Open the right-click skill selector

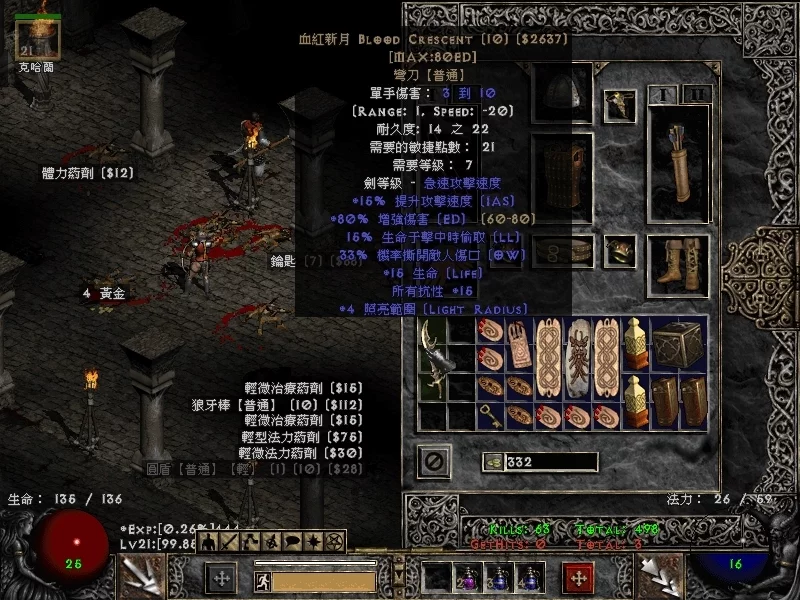661,577
